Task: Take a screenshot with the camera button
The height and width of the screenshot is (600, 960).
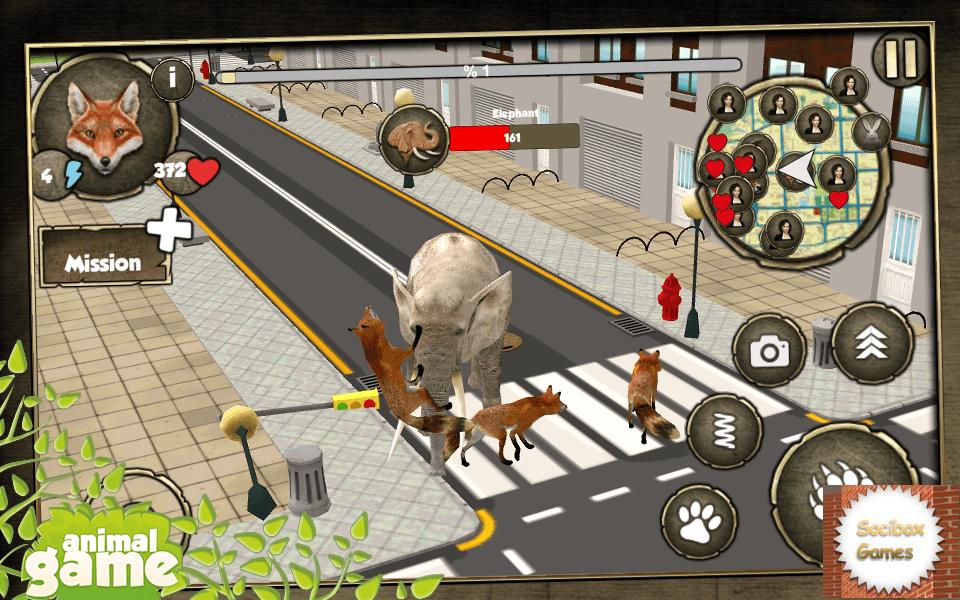Action: [769, 350]
